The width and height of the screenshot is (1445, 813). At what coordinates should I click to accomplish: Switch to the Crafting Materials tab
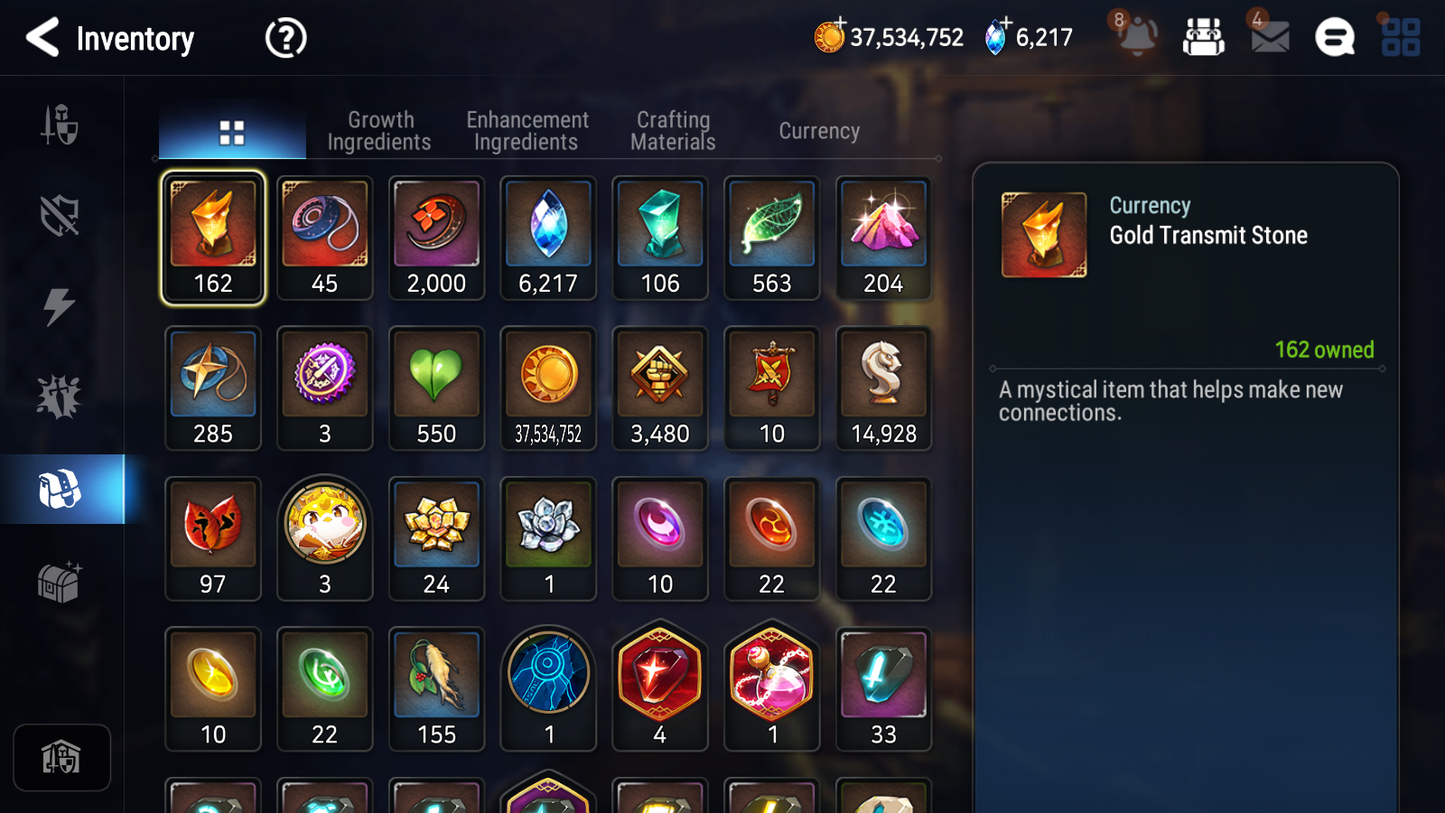pos(672,130)
